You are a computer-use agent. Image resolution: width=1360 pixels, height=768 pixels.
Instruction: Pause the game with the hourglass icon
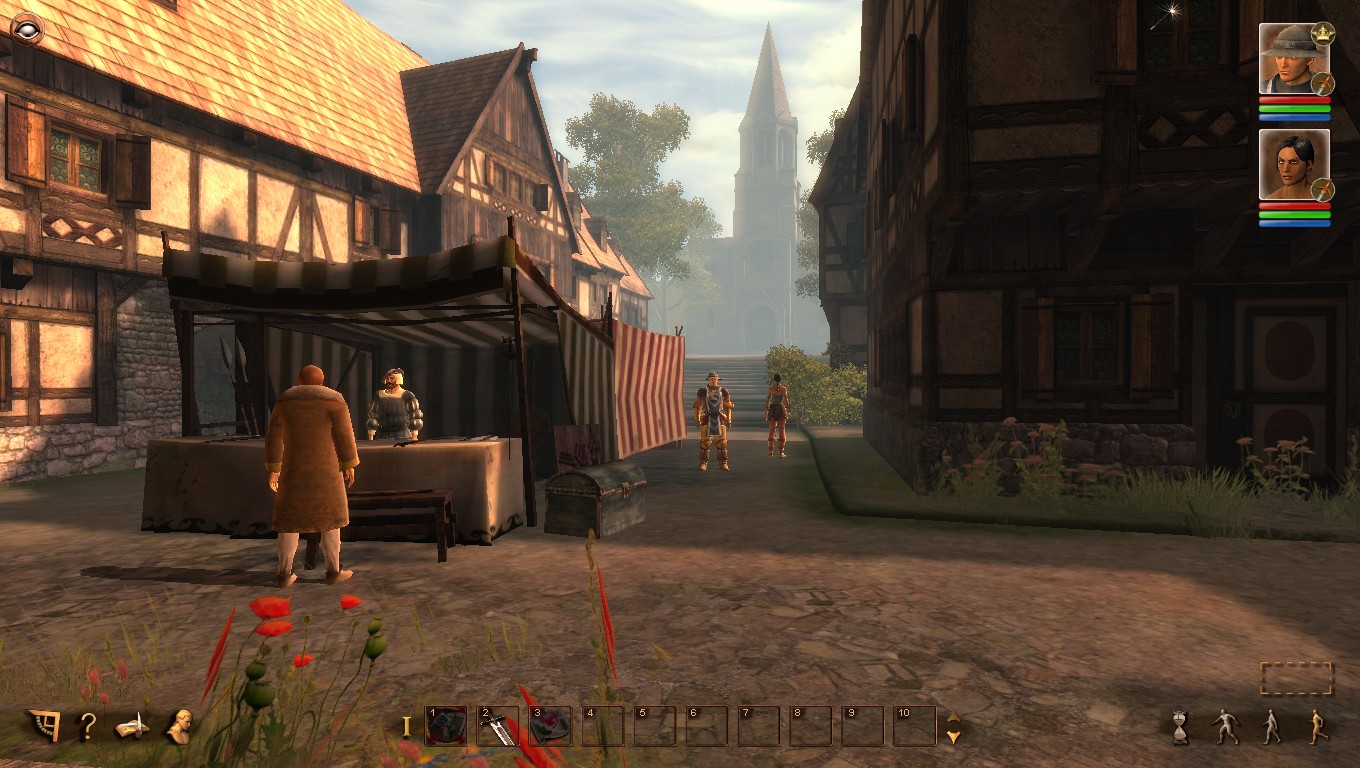pos(1178,725)
